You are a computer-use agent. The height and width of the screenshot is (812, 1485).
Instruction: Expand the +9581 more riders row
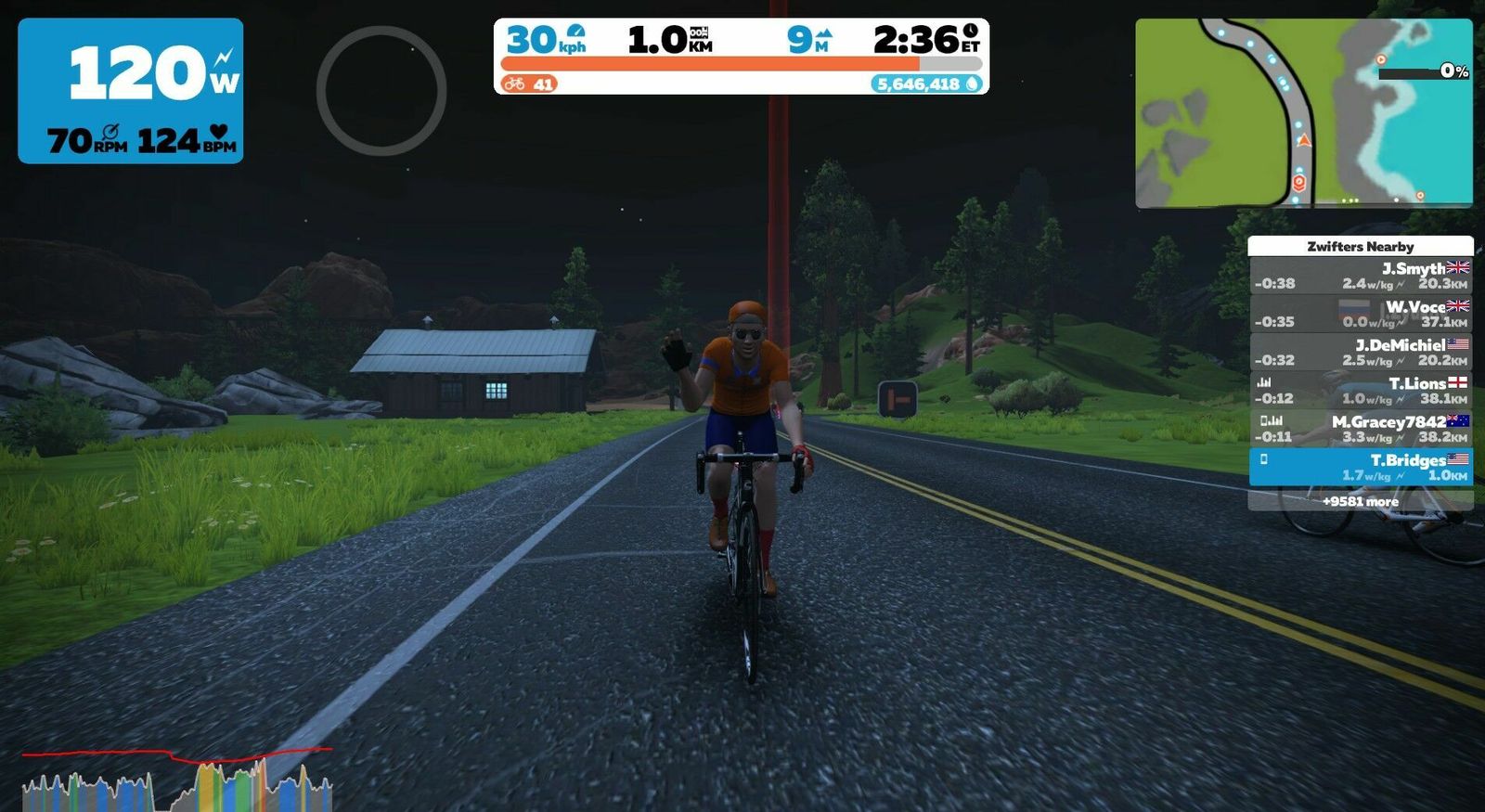pyautogui.click(x=1361, y=501)
